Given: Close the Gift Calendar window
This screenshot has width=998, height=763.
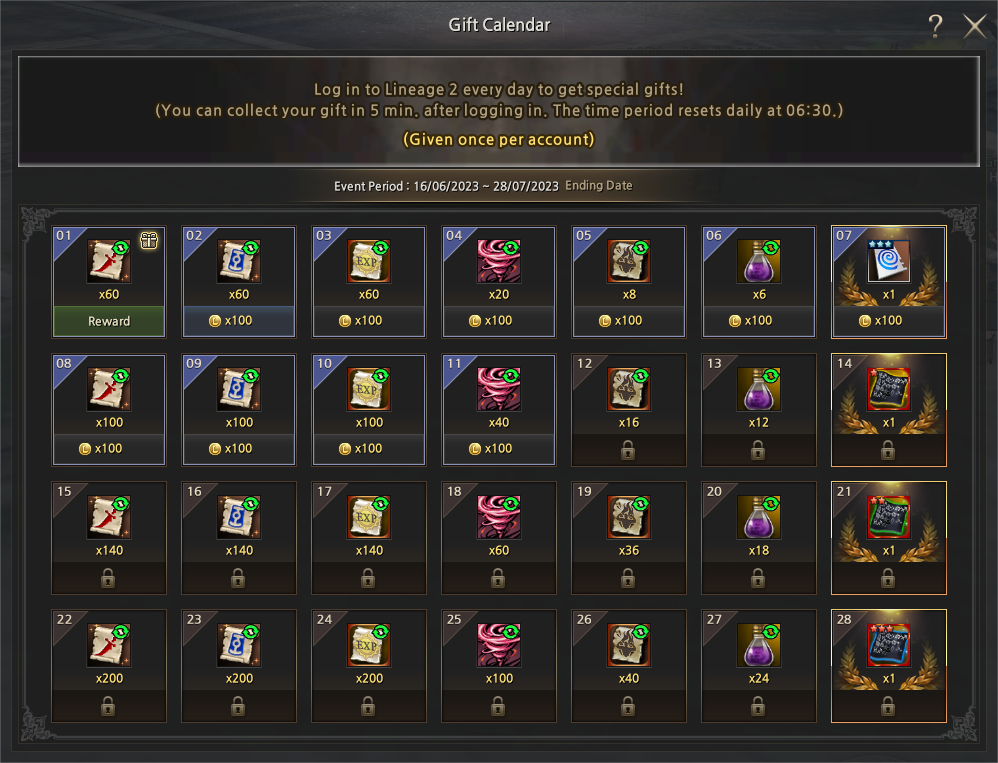Looking at the screenshot, I should click(974, 27).
